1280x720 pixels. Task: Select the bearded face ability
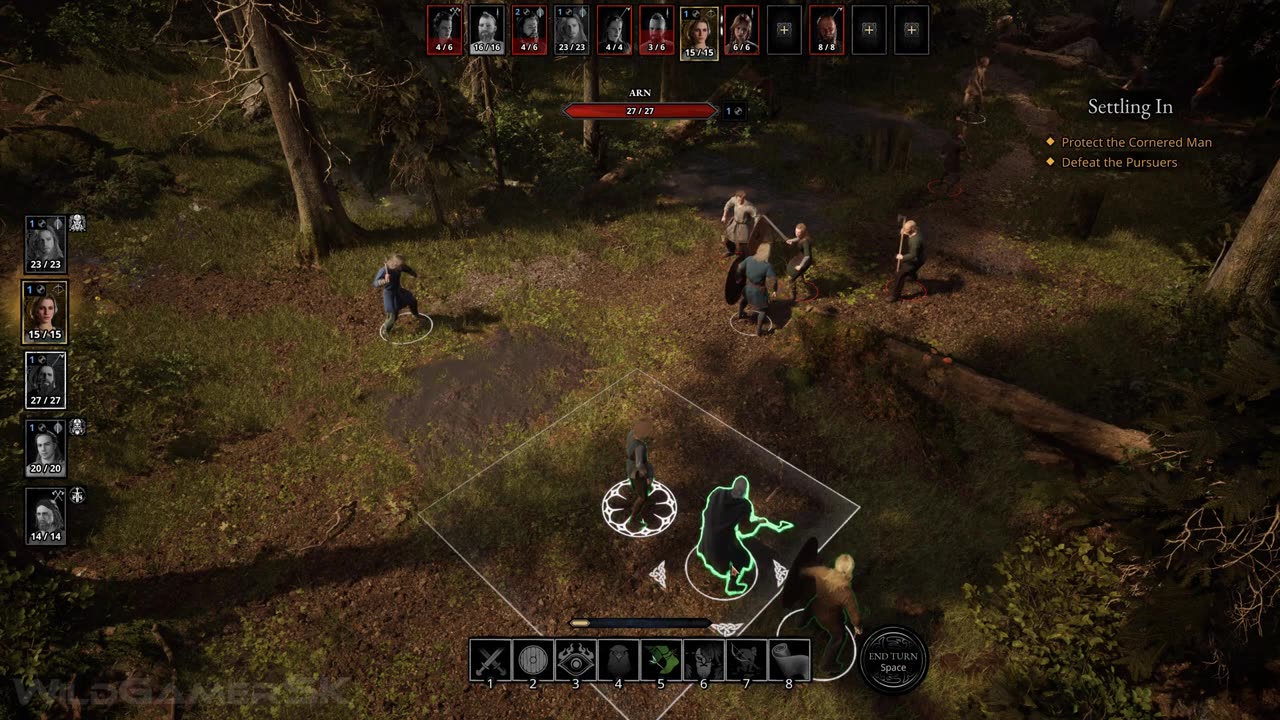click(x=704, y=660)
